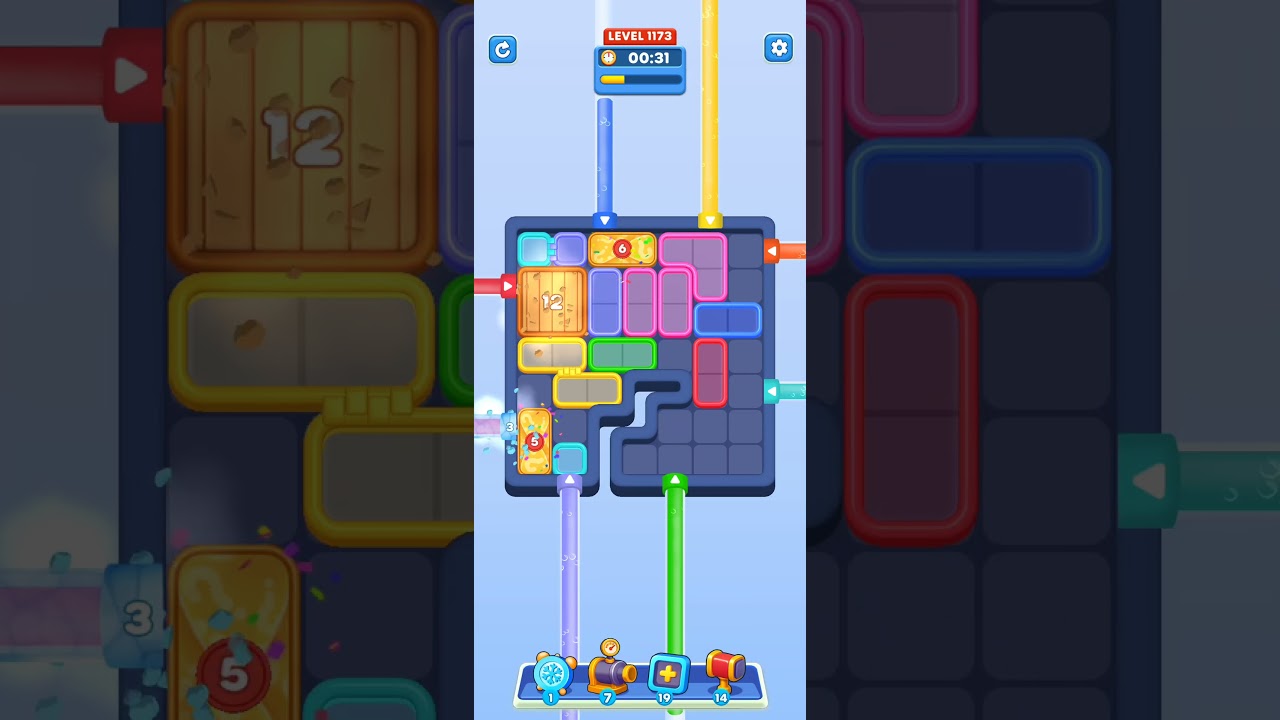
Task: Select the hammer booster
Action: click(x=725, y=670)
